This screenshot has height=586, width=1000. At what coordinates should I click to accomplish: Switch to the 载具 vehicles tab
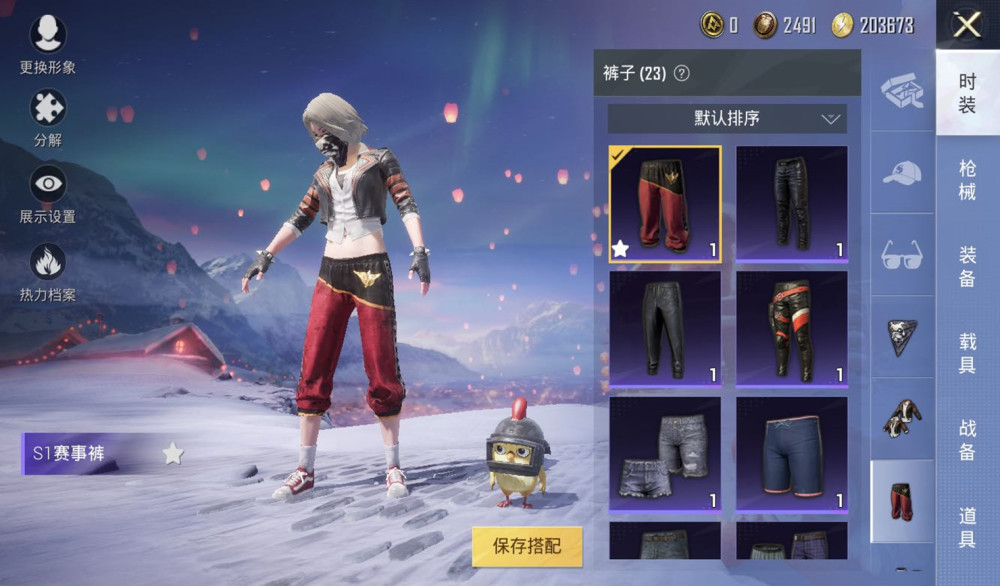coord(967,353)
